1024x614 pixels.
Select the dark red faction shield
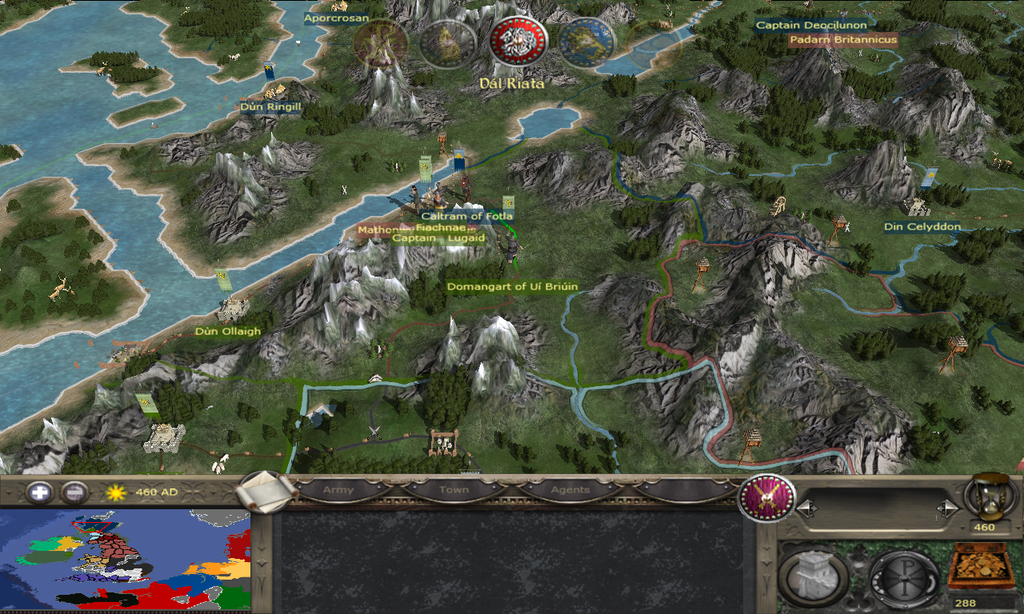pyautogui.click(x=381, y=43)
